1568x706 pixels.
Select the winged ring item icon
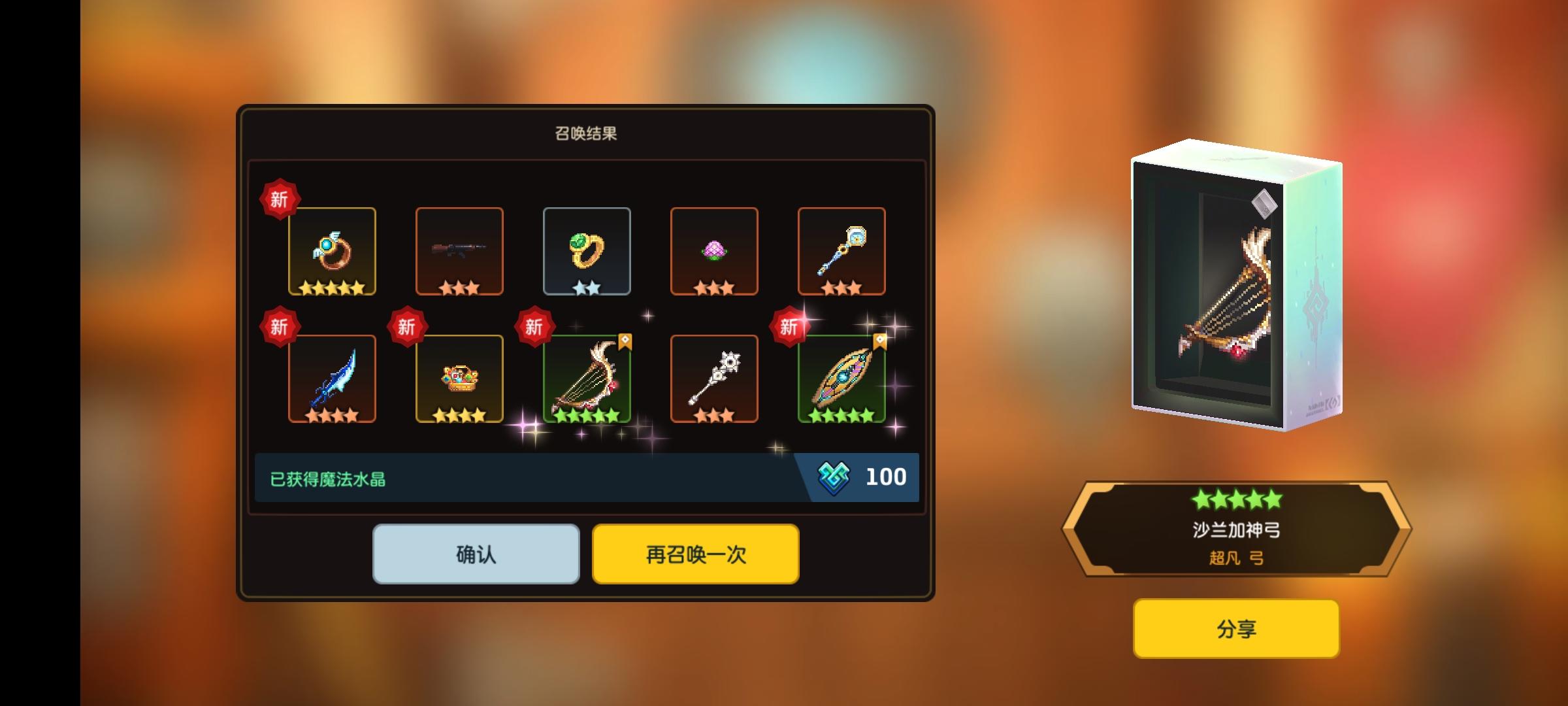[331, 252]
